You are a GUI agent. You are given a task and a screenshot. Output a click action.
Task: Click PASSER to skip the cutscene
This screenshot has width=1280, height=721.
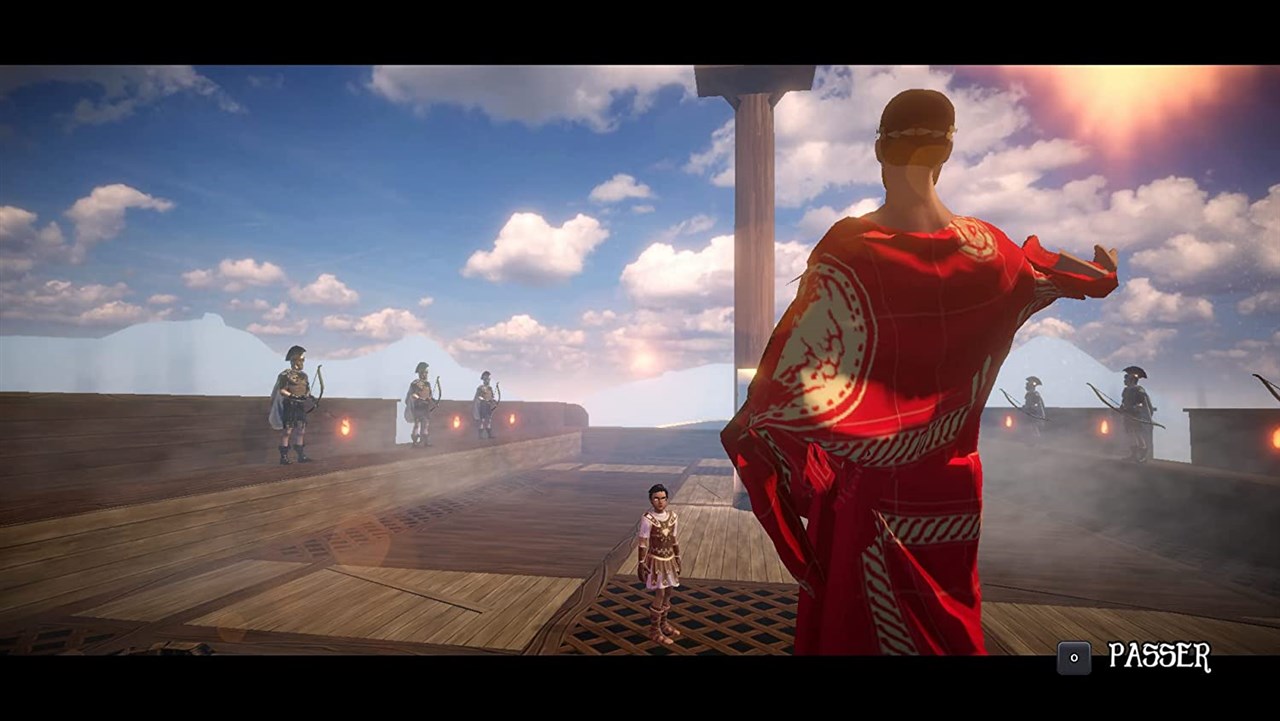(x=1160, y=657)
